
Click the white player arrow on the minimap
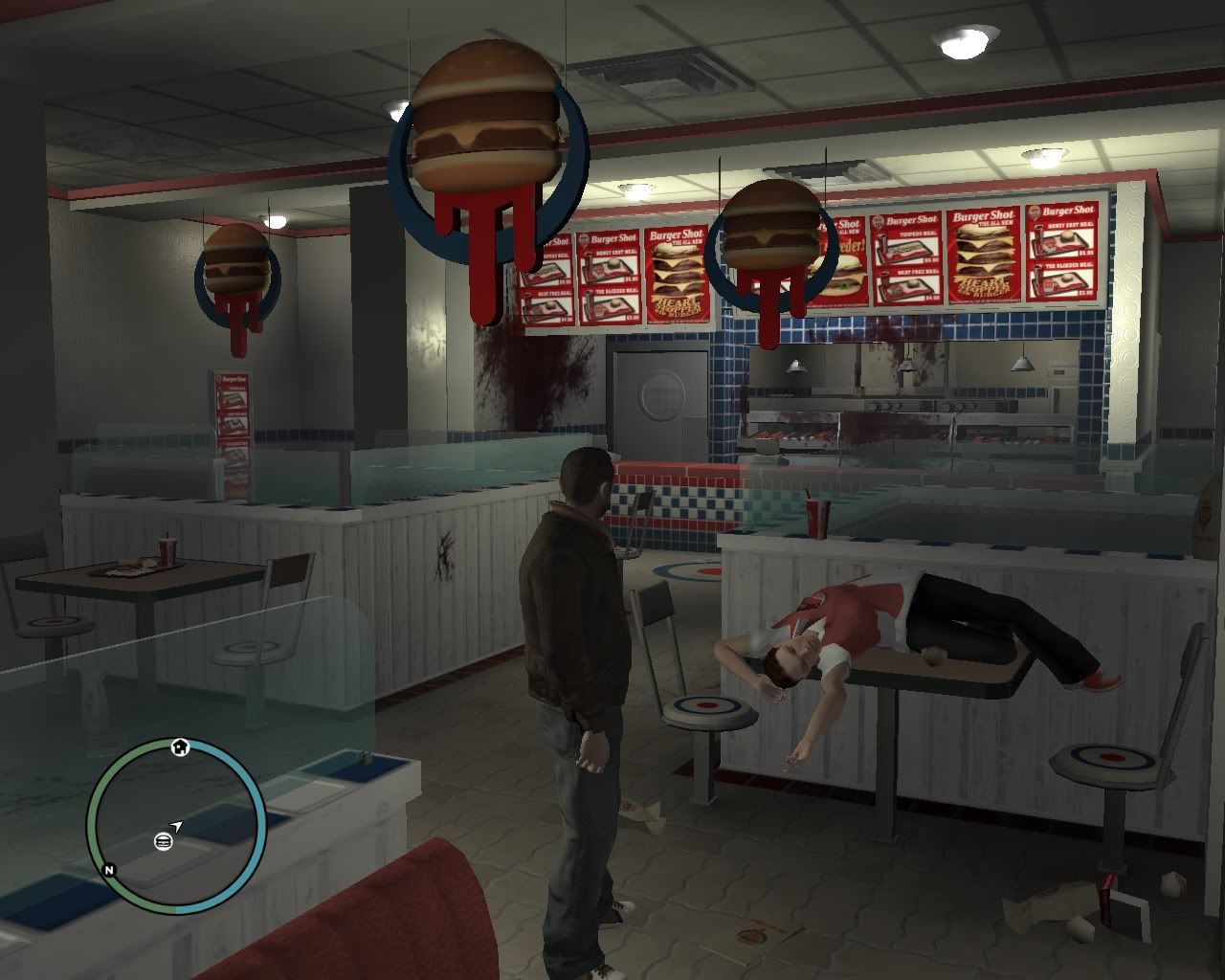(177, 826)
